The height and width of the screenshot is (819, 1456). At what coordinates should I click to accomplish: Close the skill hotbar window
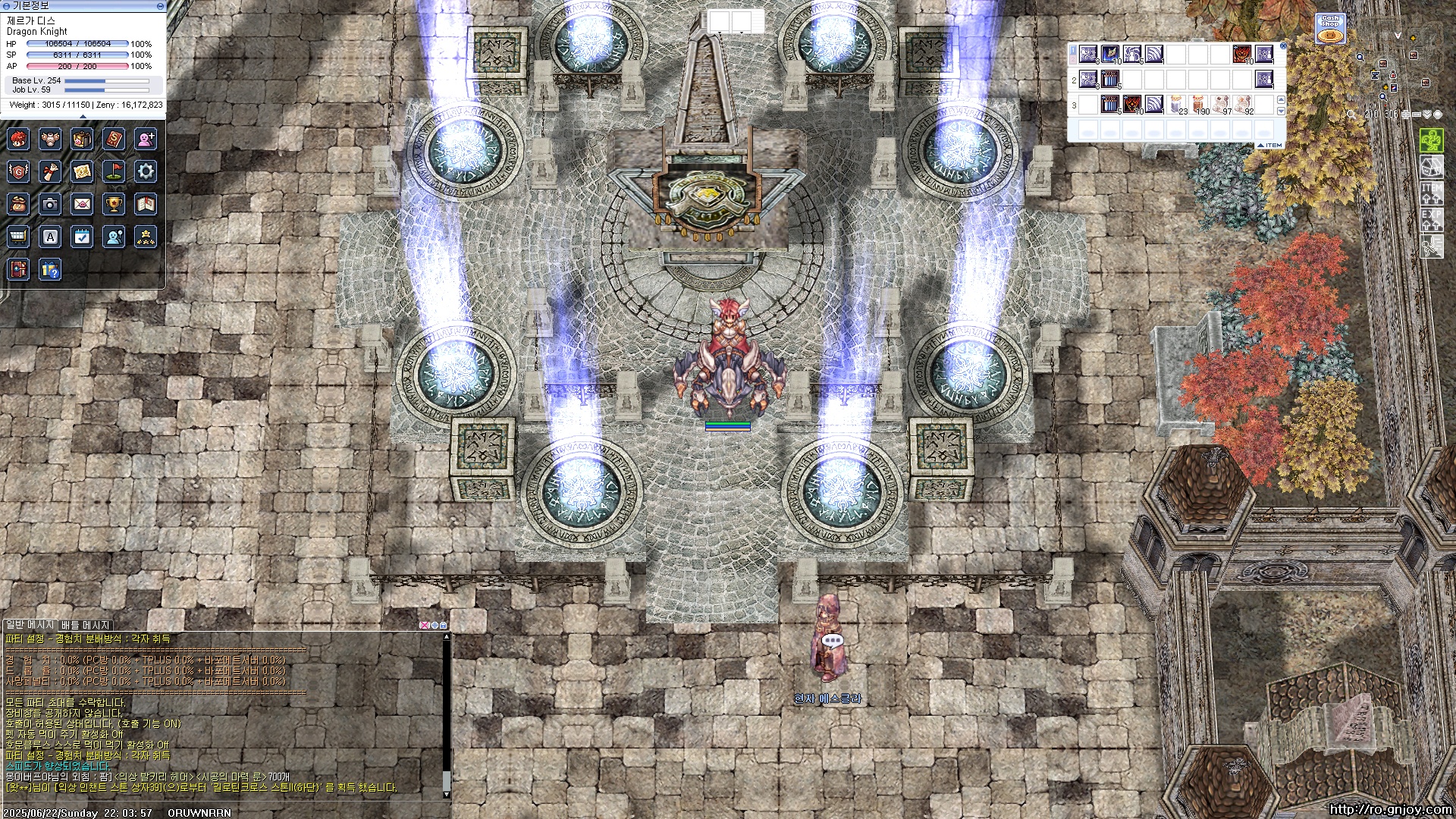click(x=1282, y=46)
